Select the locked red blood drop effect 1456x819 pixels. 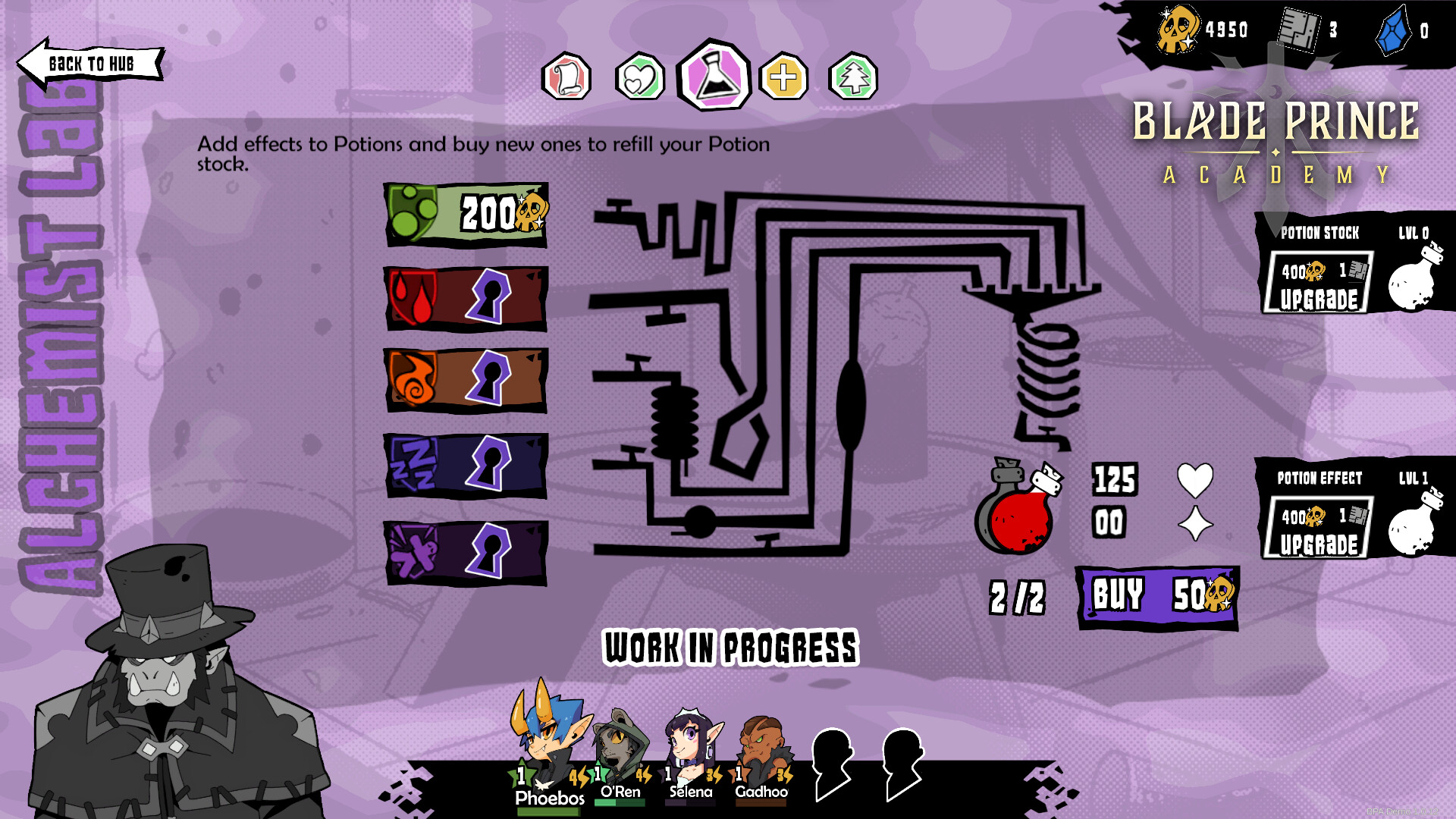click(x=466, y=298)
